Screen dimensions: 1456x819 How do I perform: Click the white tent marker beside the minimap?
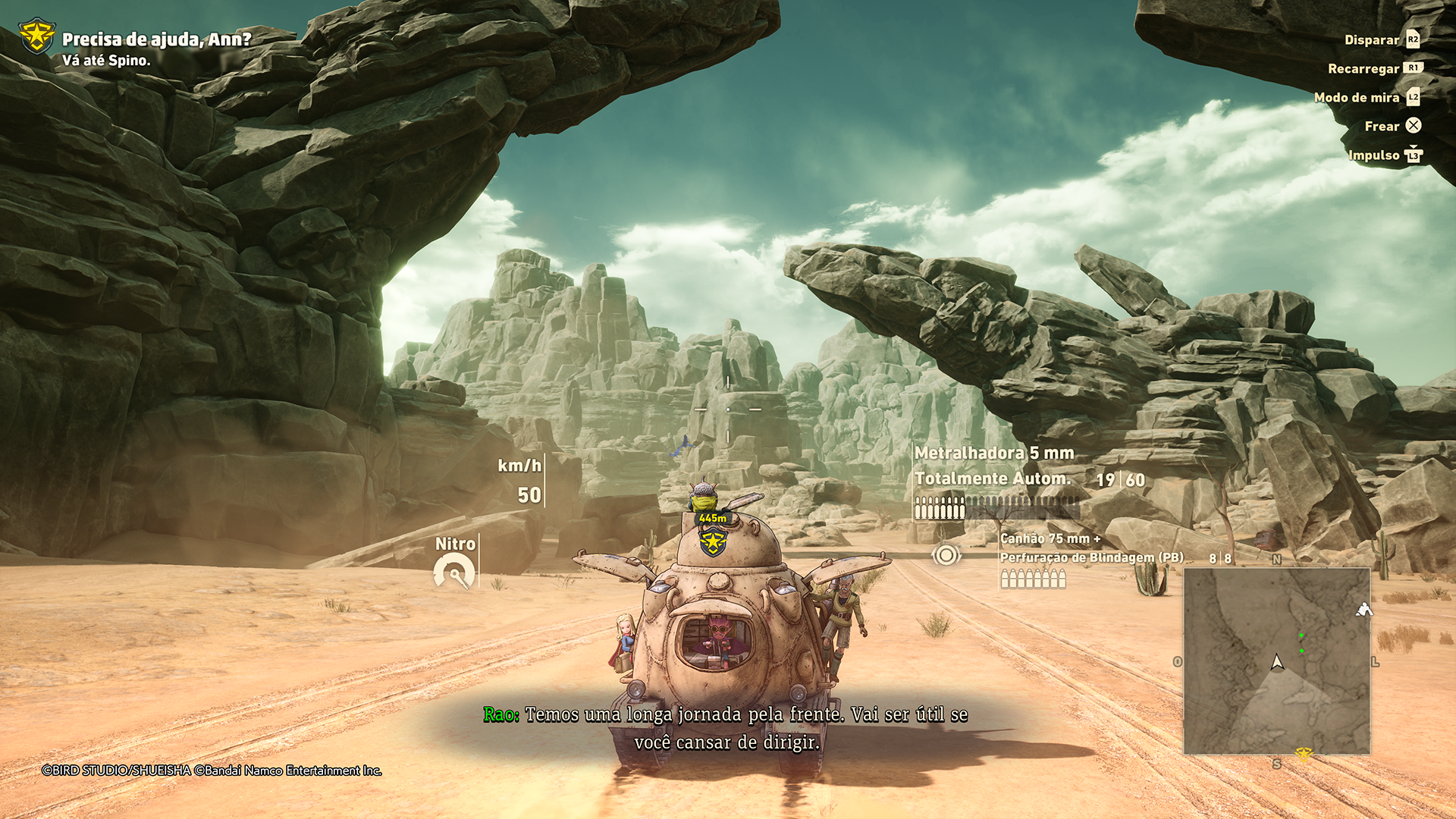1363,610
